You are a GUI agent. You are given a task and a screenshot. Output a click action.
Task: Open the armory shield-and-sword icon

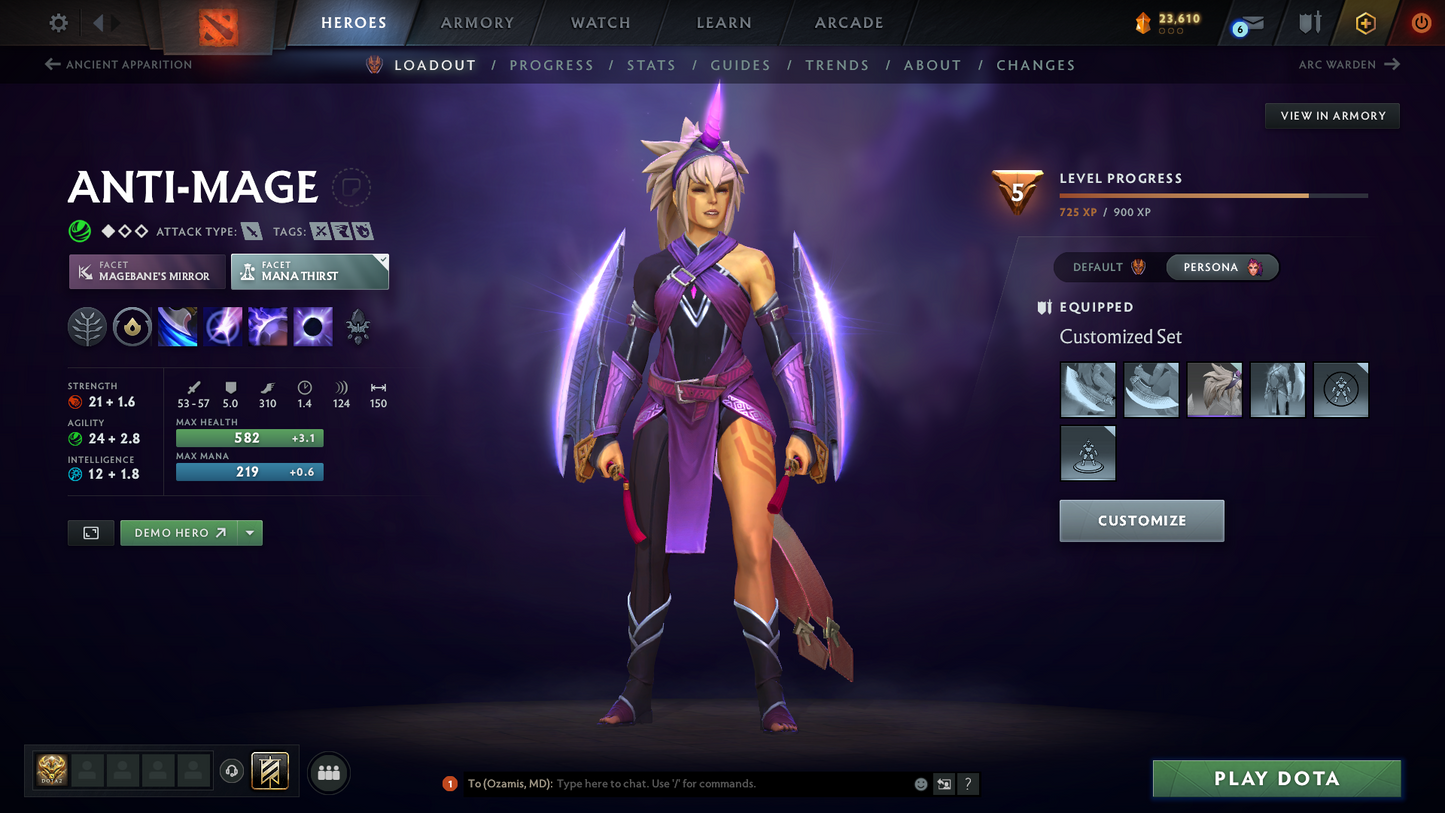(1310, 22)
